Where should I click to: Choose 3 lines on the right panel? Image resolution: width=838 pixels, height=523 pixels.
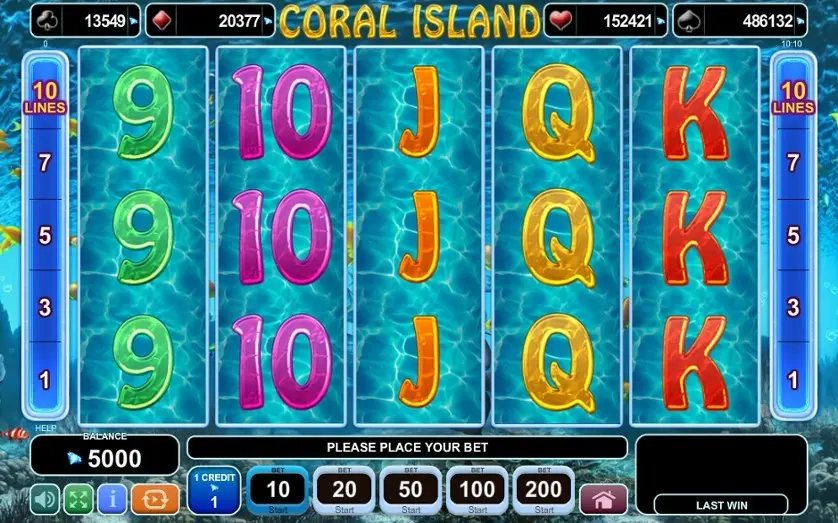793,307
